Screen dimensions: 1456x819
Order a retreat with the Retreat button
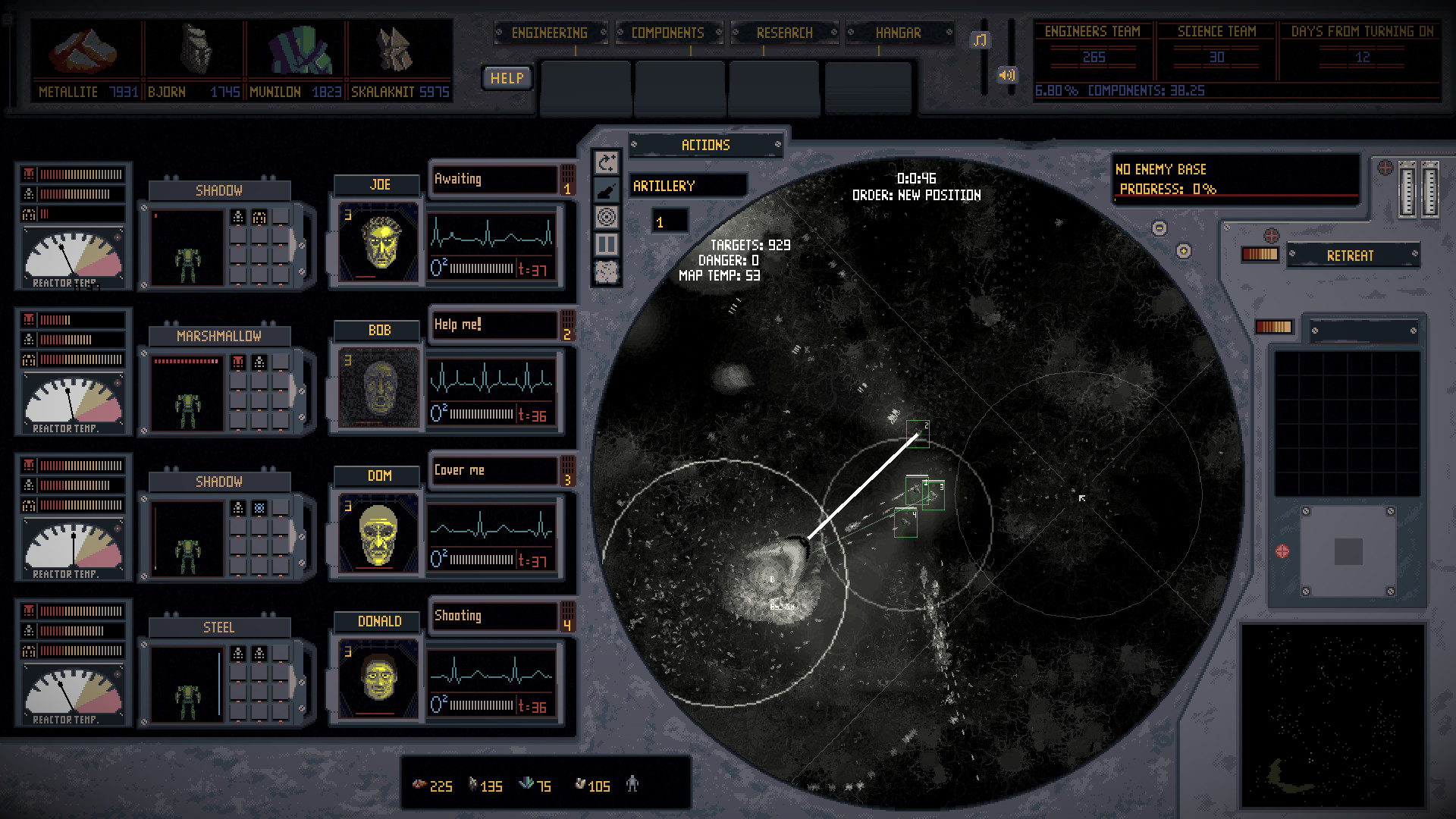pos(1350,256)
